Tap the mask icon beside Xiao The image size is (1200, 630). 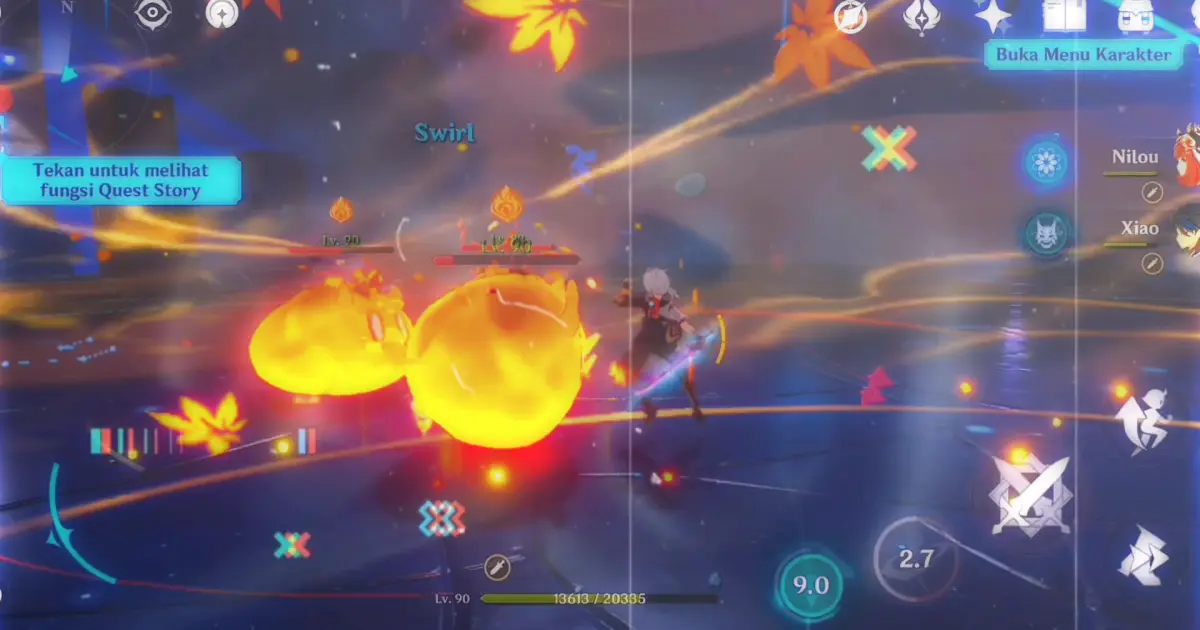(1047, 233)
